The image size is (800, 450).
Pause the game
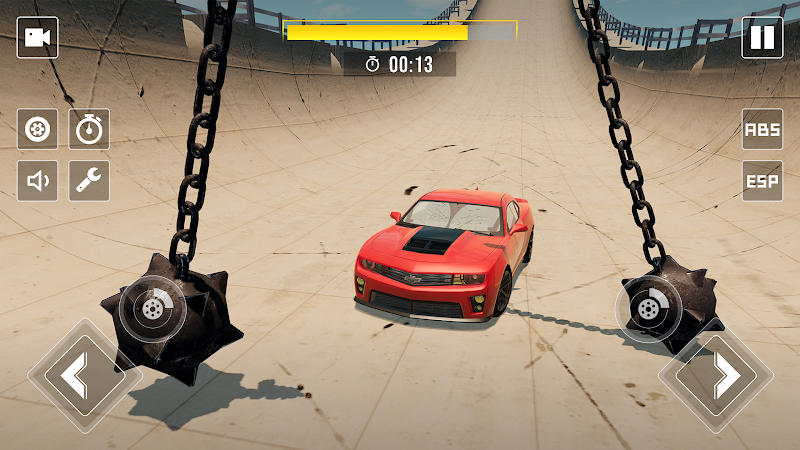tap(762, 38)
